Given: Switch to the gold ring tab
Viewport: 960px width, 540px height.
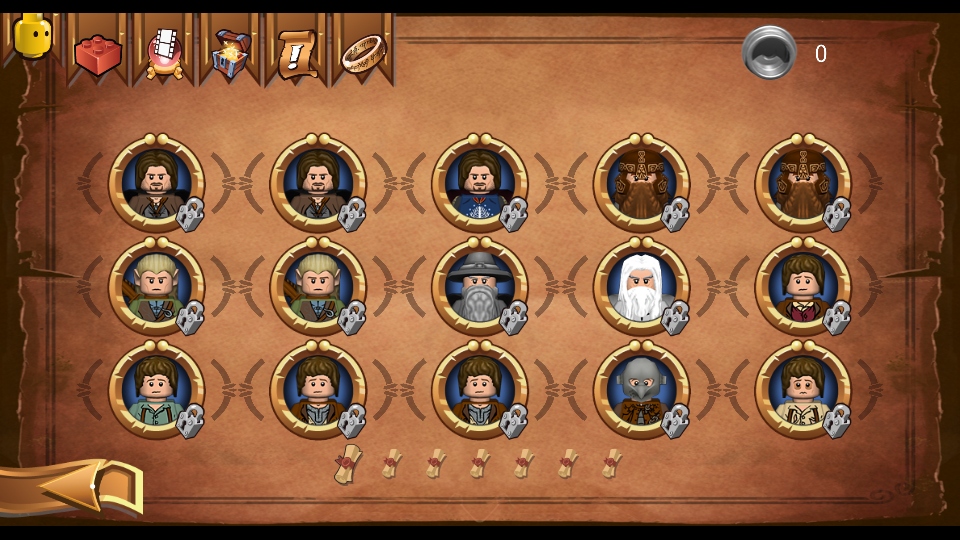Looking at the screenshot, I should [x=363, y=52].
